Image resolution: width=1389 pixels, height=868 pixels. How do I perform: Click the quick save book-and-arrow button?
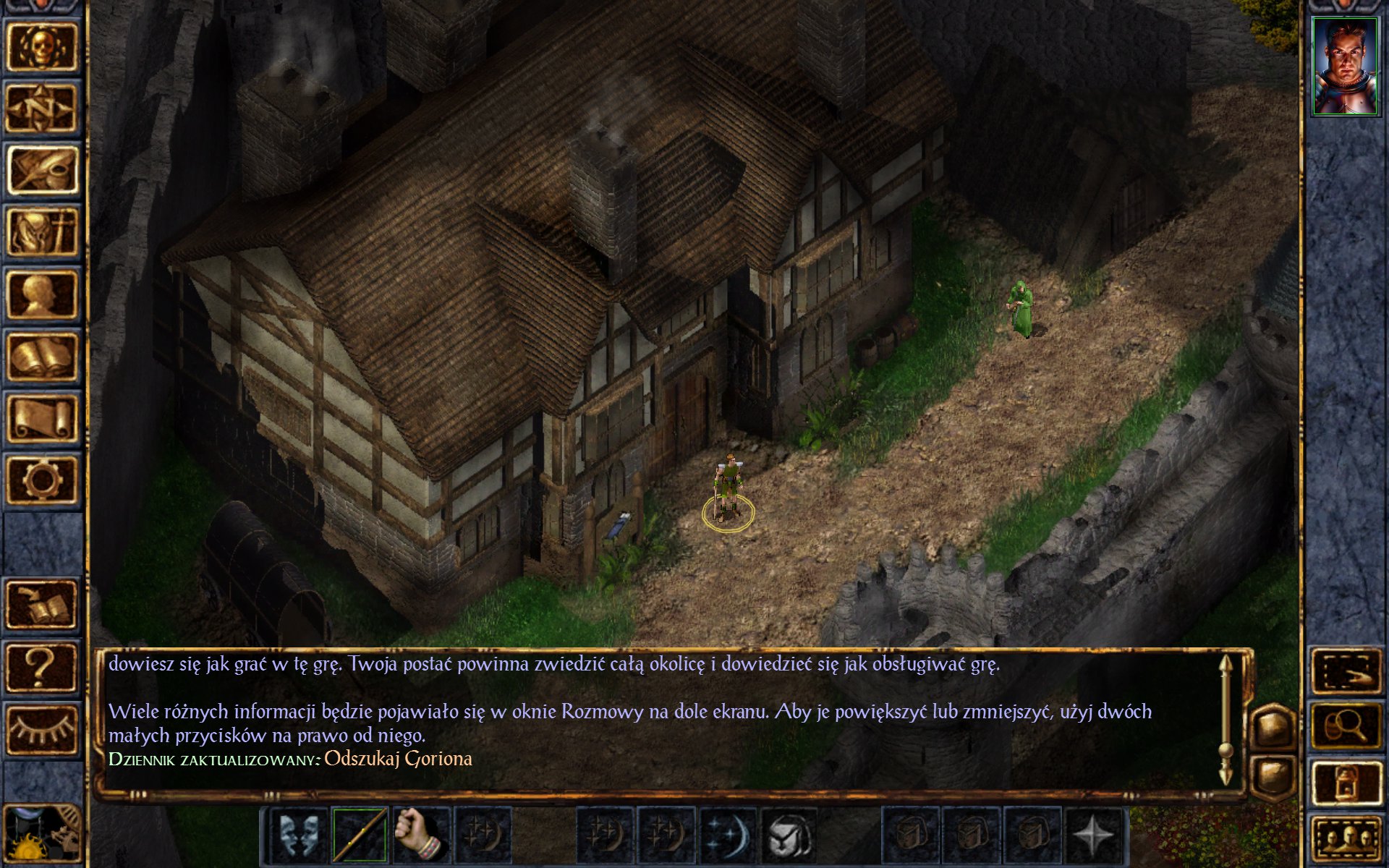point(42,605)
